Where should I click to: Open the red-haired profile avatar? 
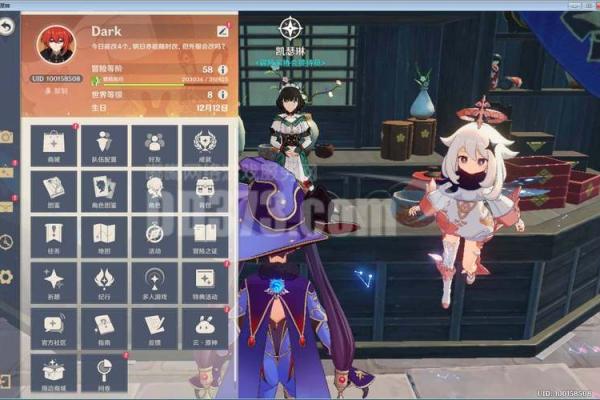coord(55,44)
